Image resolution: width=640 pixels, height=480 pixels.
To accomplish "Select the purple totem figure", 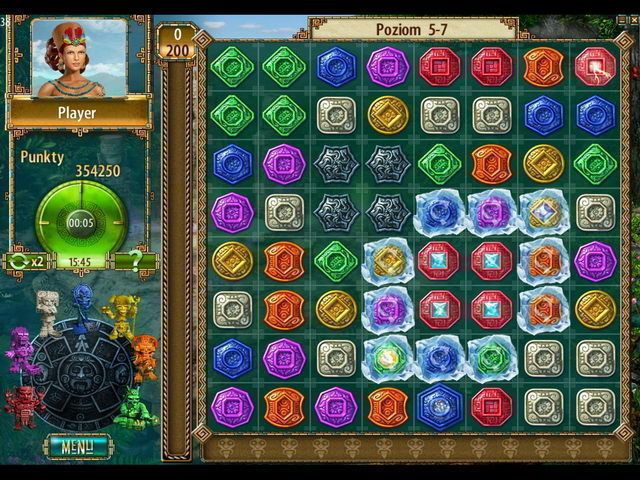I will pos(21,350).
